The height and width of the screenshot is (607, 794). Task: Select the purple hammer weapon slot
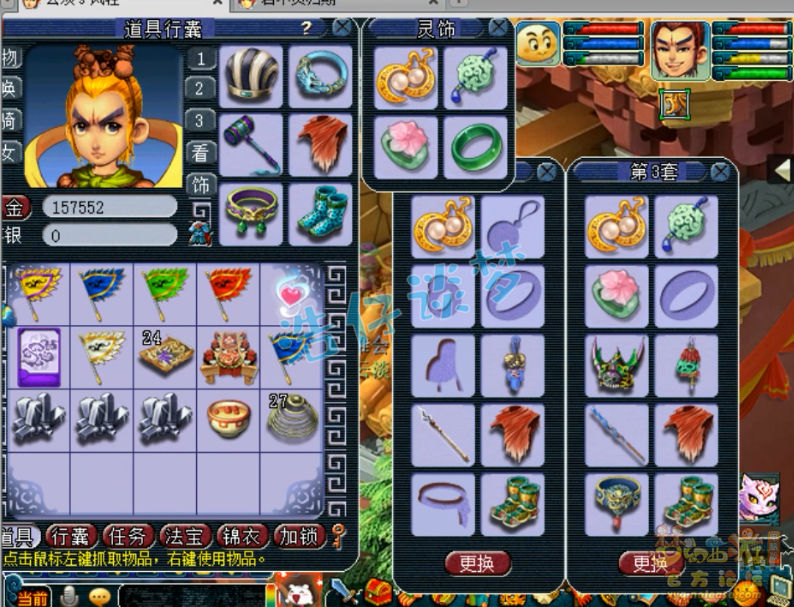tap(251, 143)
